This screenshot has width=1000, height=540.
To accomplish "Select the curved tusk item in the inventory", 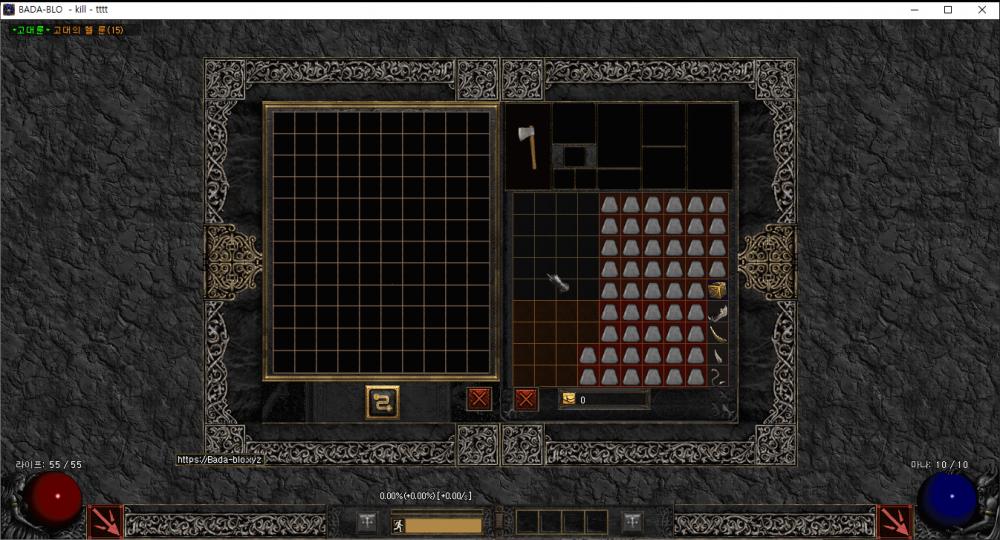I will (717, 334).
